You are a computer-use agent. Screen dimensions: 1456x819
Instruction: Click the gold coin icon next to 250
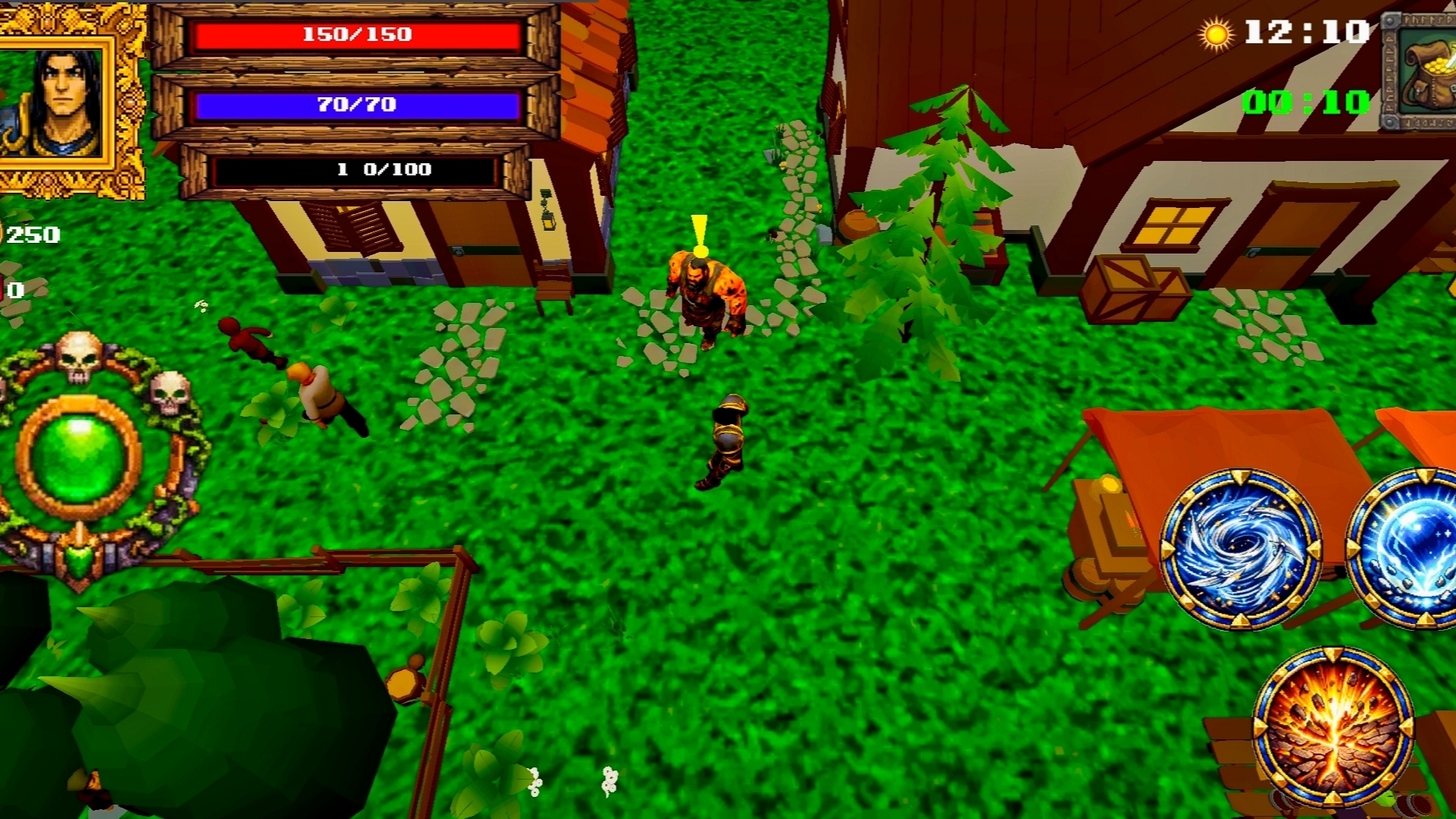[x=2, y=232]
